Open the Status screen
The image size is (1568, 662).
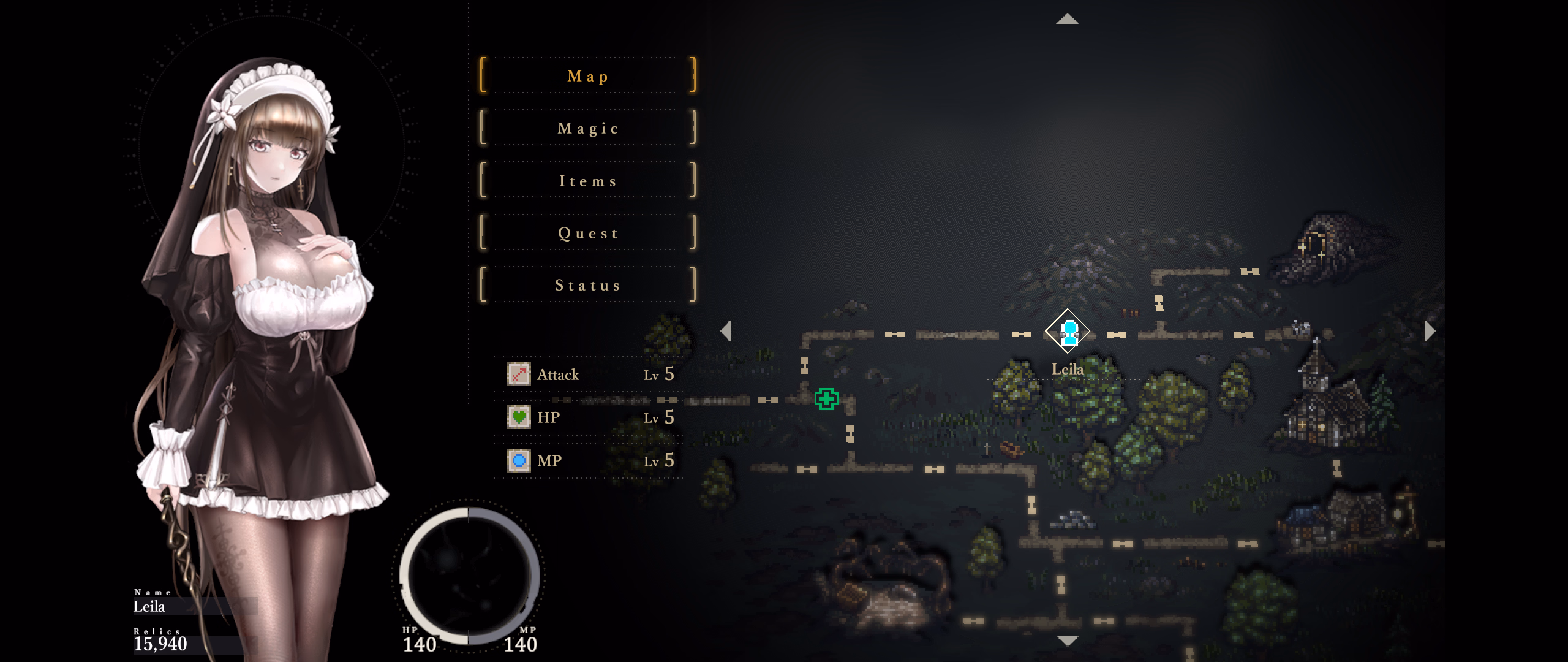(588, 285)
